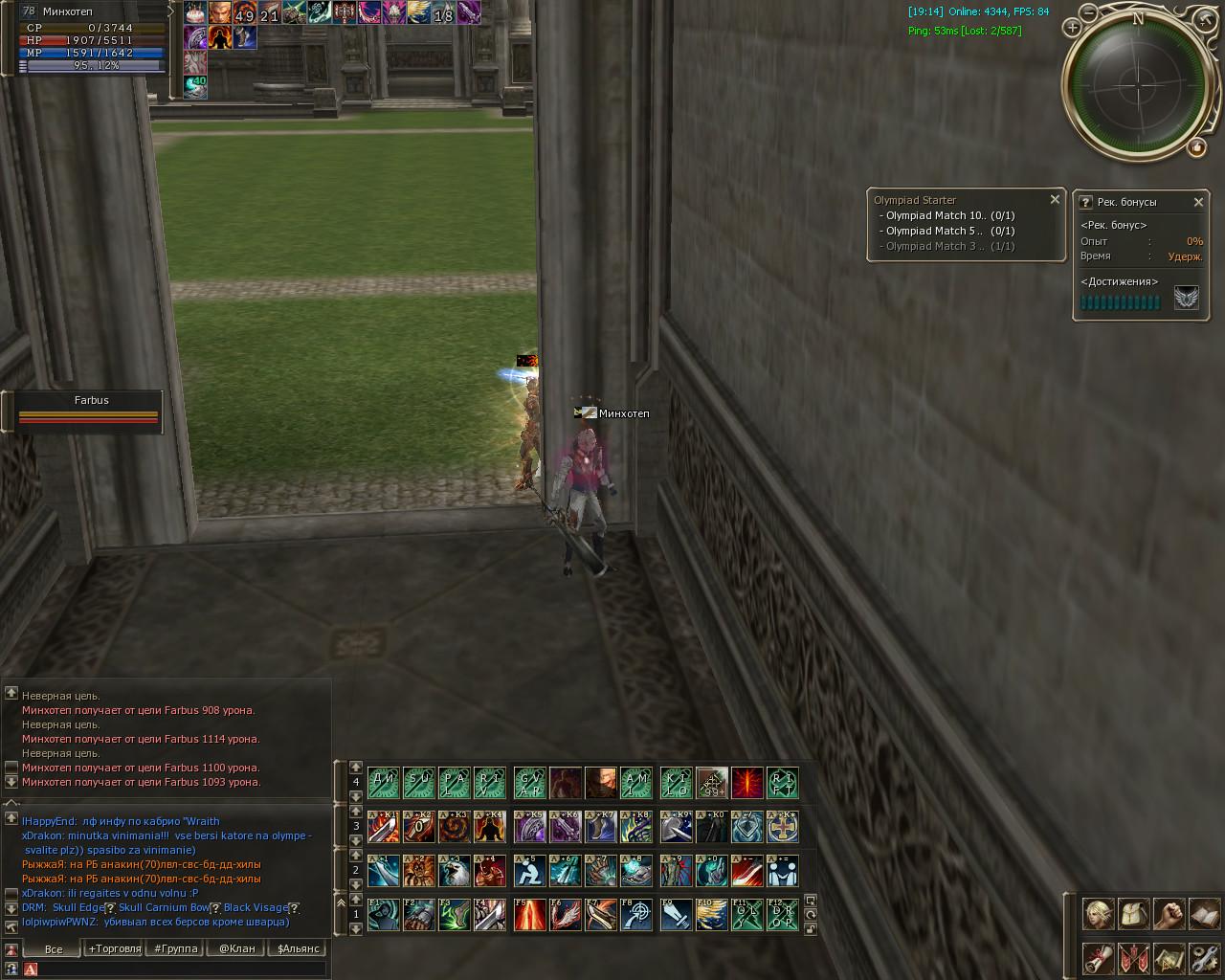Close the Olympiad Starter quest tracker
Screen dimensions: 1225x980
click(1055, 200)
